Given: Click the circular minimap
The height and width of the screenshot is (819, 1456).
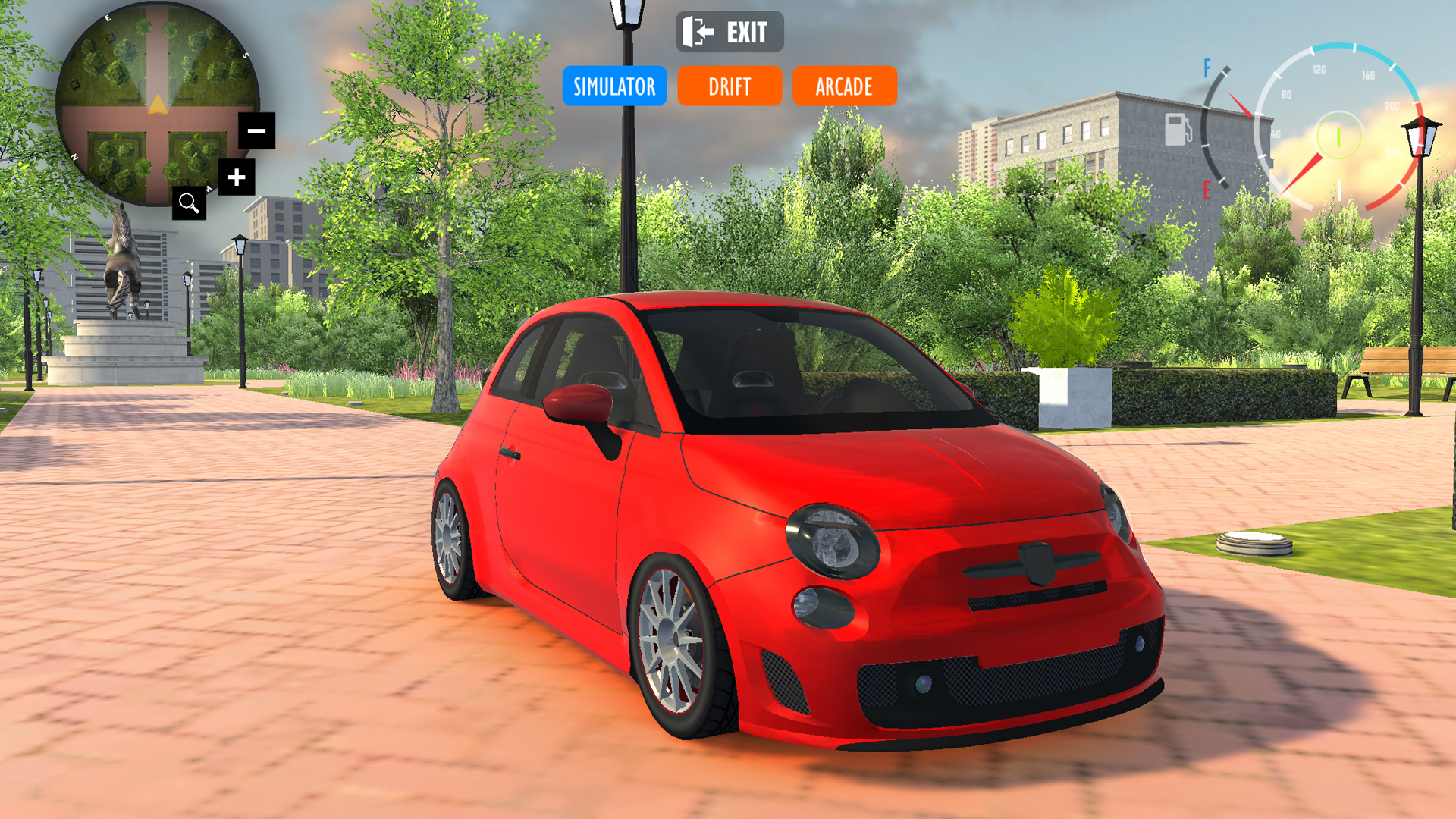Looking at the screenshot, I should [152, 99].
